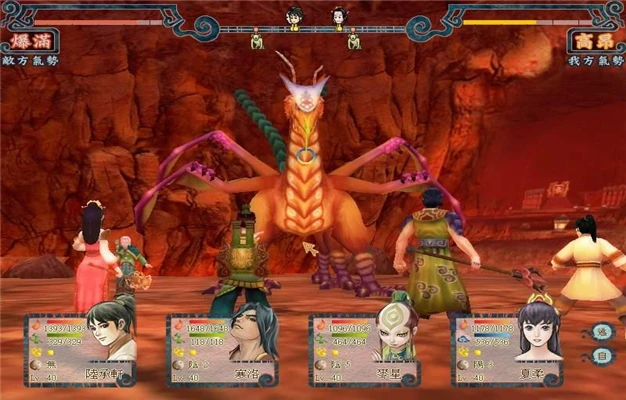Pick the 夏柔 party member panel

click(x=506, y=350)
